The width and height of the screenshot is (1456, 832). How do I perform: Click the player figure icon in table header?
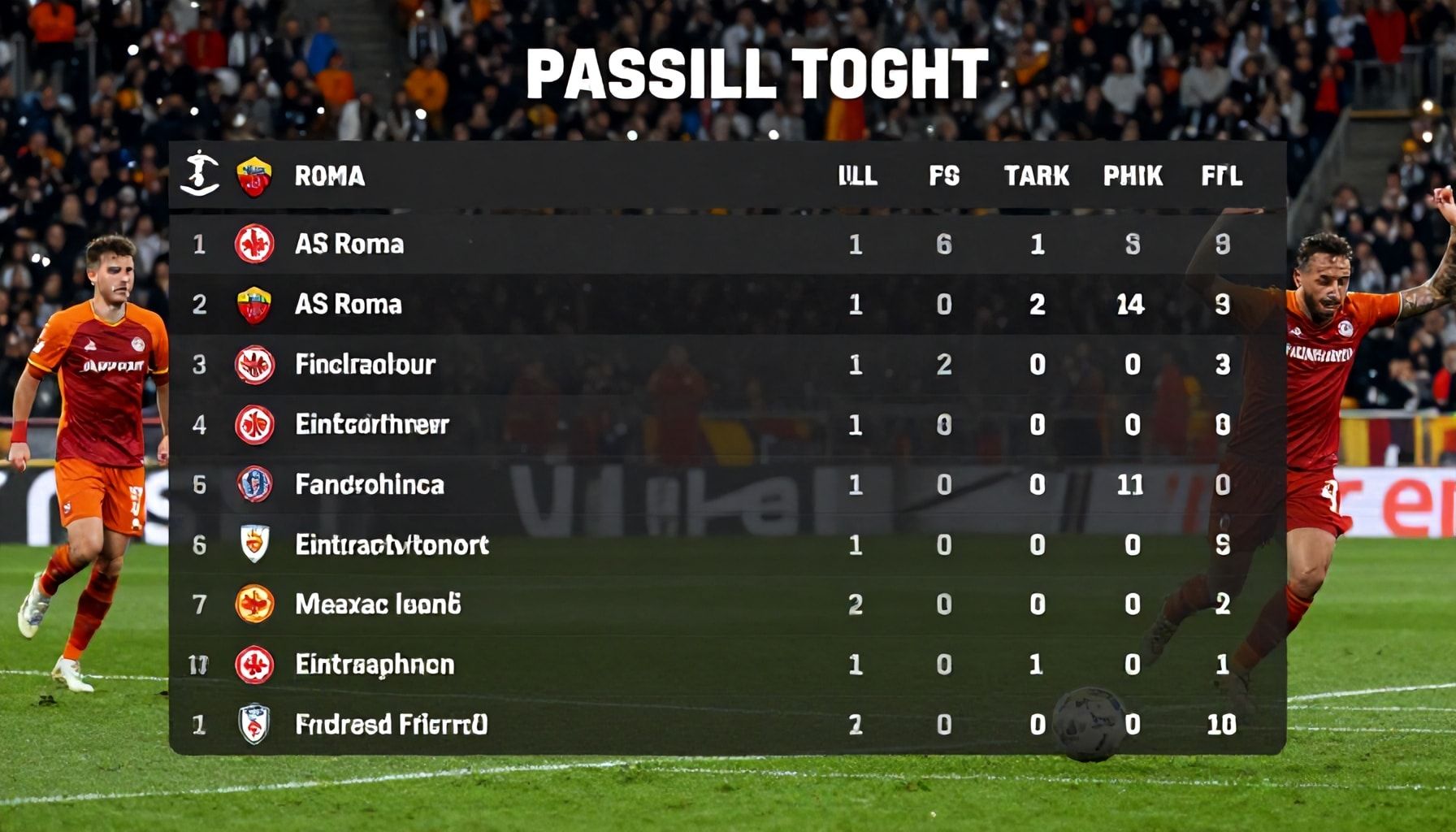199,173
